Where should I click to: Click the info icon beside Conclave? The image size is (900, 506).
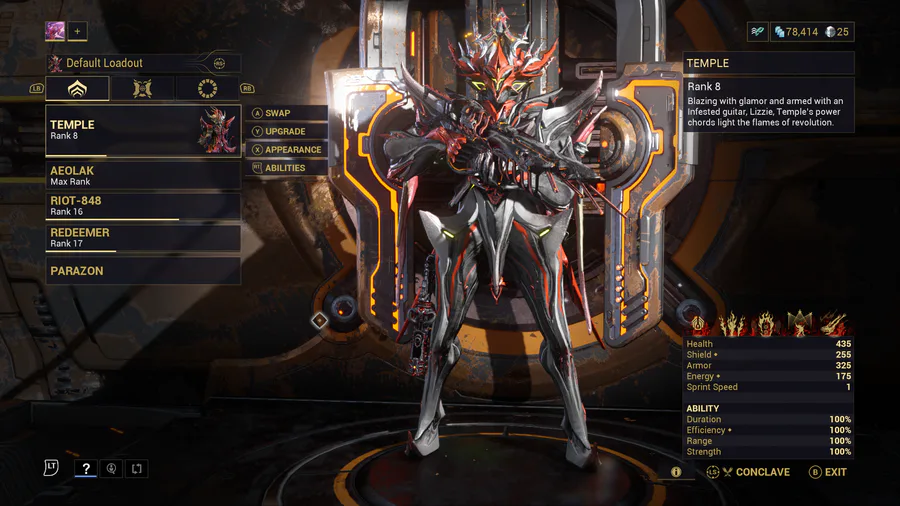pyautogui.click(x=677, y=472)
